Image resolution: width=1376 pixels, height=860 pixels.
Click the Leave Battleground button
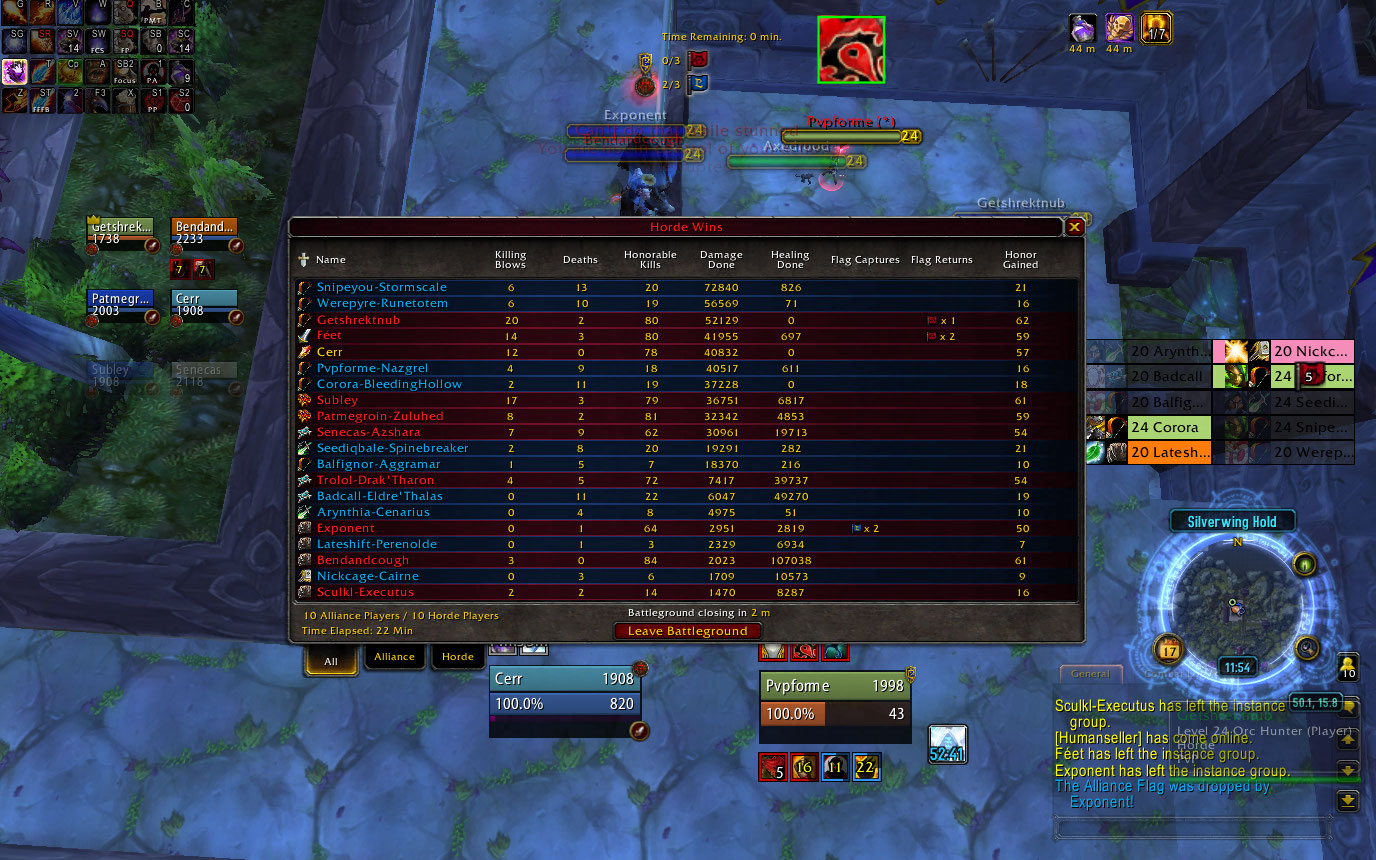pos(687,631)
